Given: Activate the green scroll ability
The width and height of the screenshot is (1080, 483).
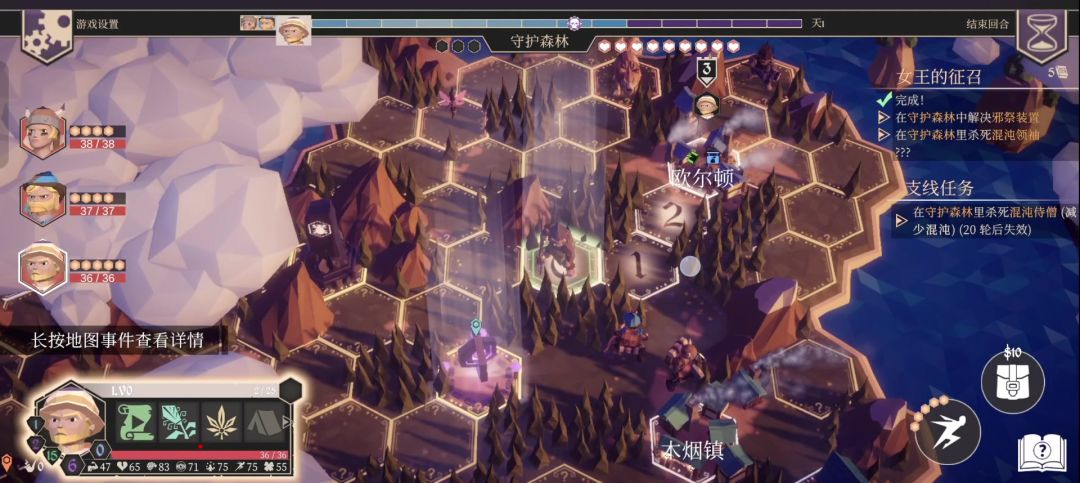Looking at the screenshot, I should [x=136, y=422].
